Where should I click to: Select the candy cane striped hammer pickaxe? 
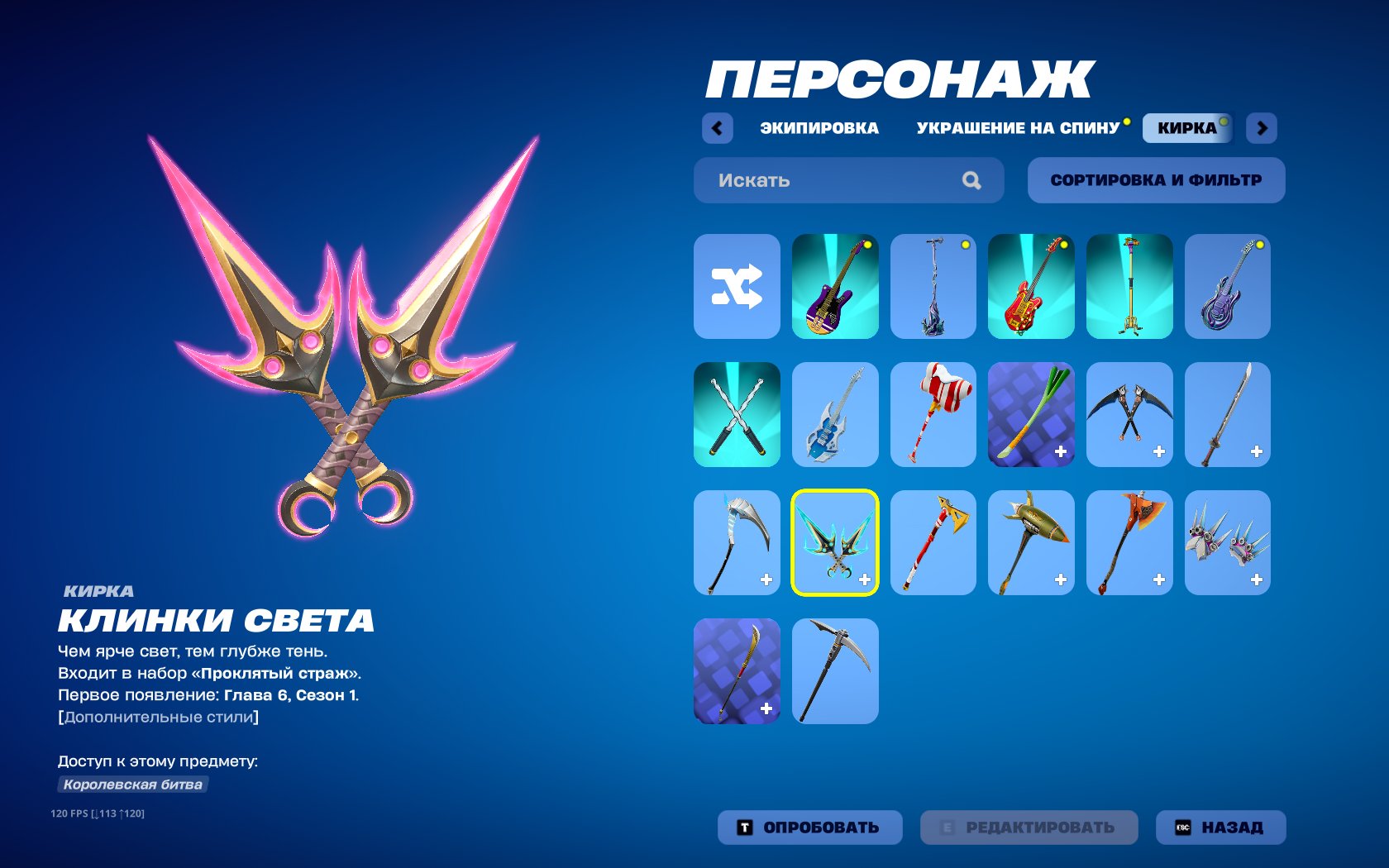pyautogui.click(x=933, y=413)
